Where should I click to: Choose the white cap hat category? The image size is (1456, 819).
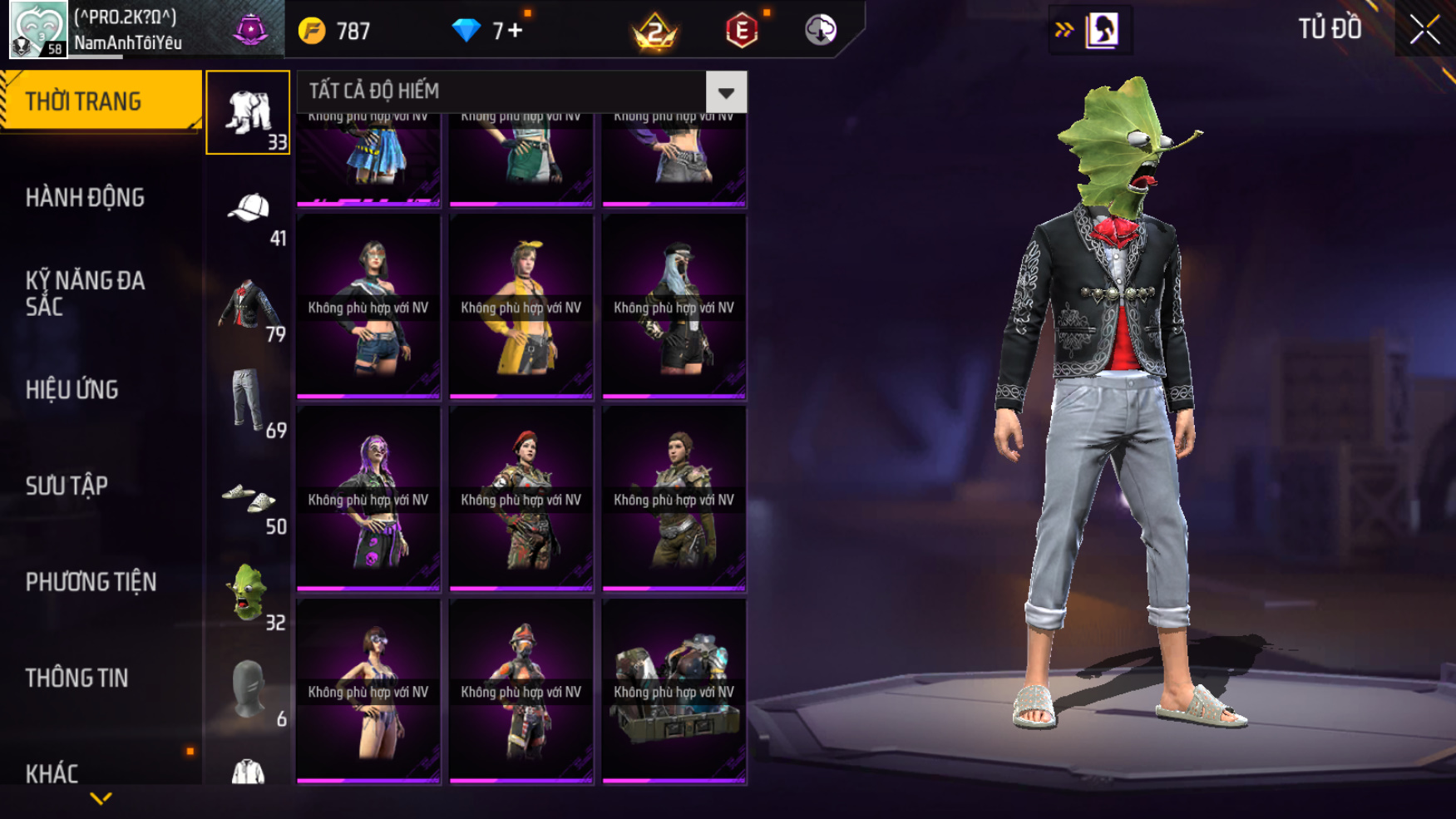[x=248, y=210]
